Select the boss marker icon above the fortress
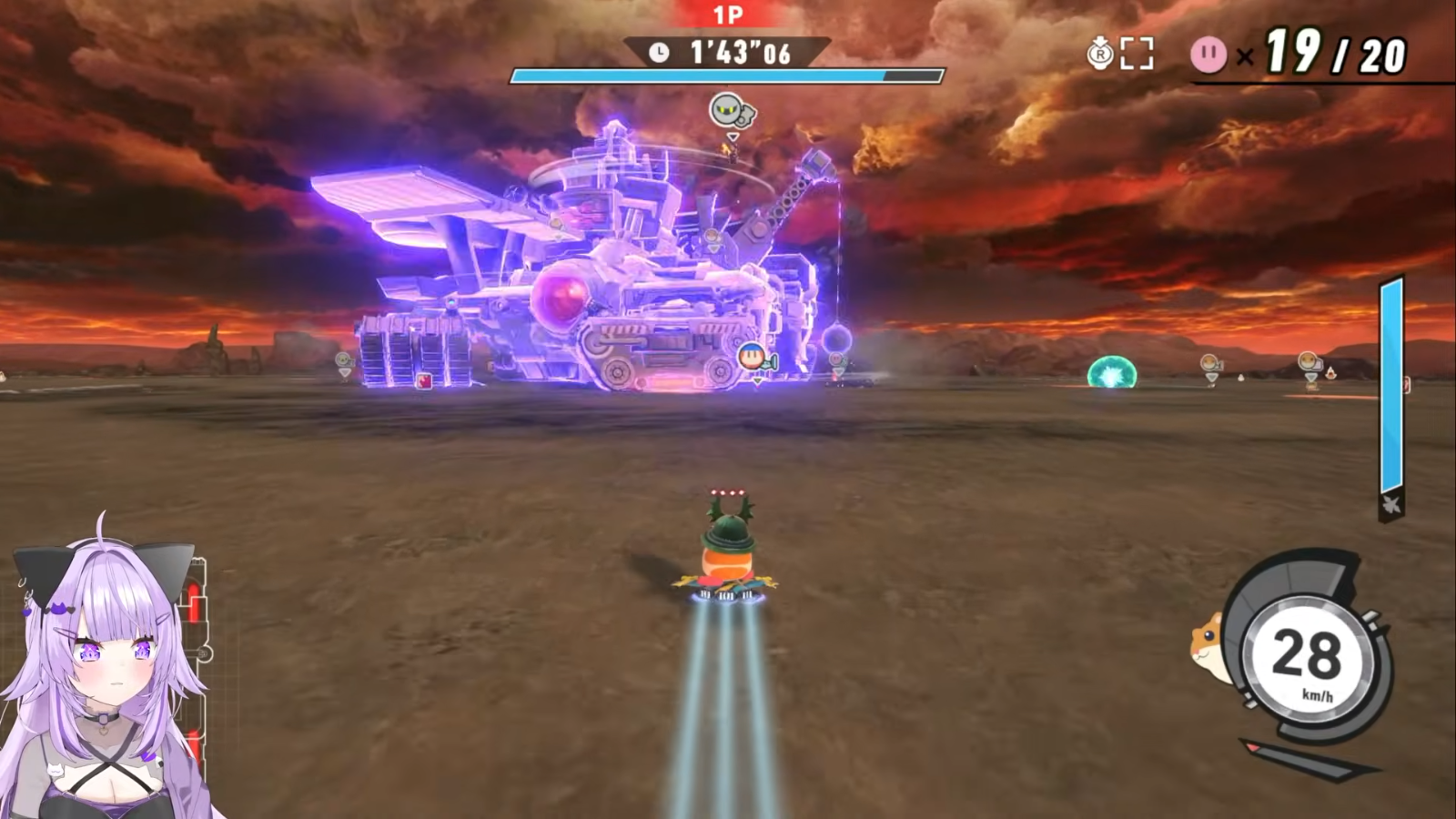The width and height of the screenshot is (1456, 819). 731,112
